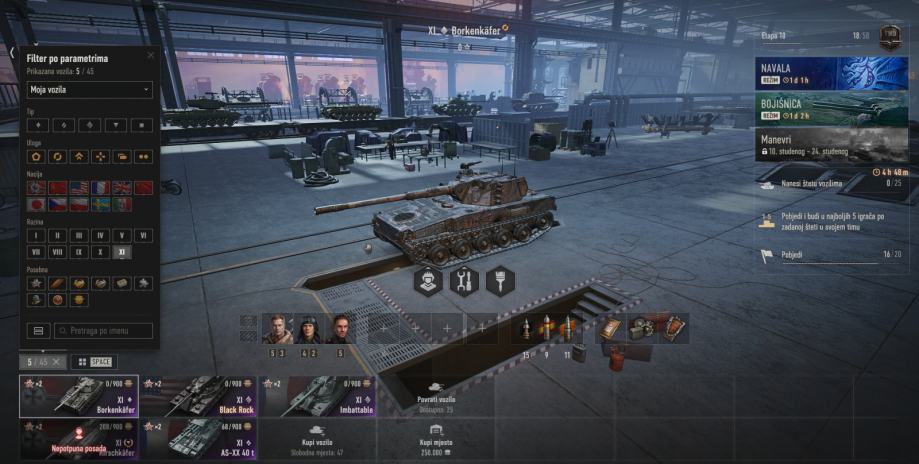
Task: Choose the Imbattable tank card
Action: pyautogui.click(x=317, y=396)
